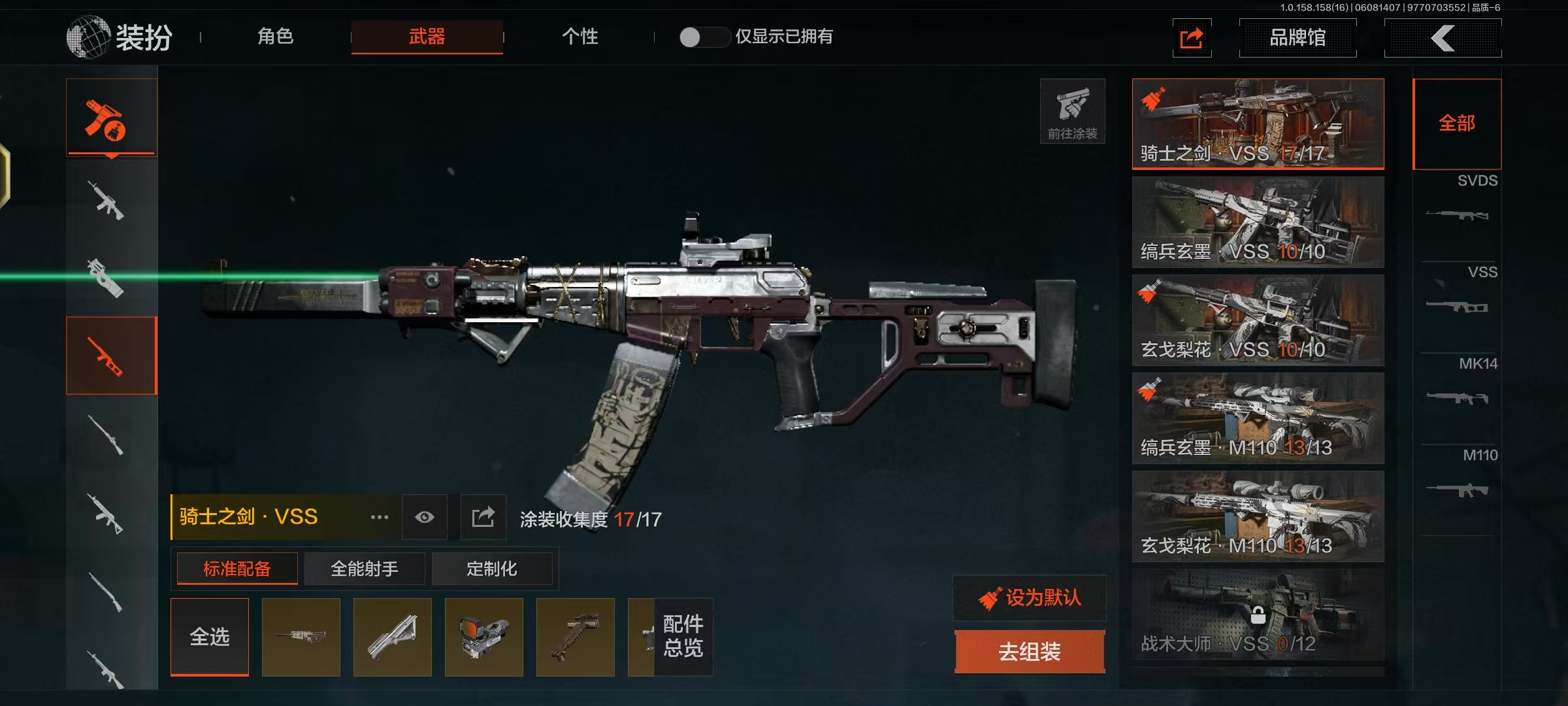Choose the 玄戈梨花 VSS skin

[x=1258, y=320]
